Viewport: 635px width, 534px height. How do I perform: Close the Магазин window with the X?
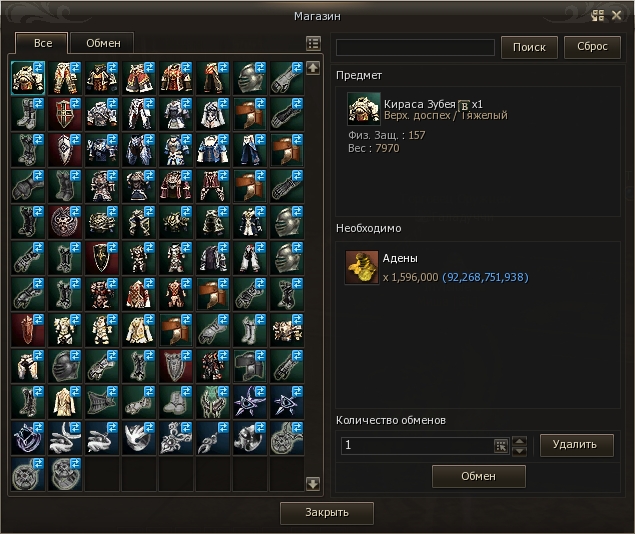point(616,15)
